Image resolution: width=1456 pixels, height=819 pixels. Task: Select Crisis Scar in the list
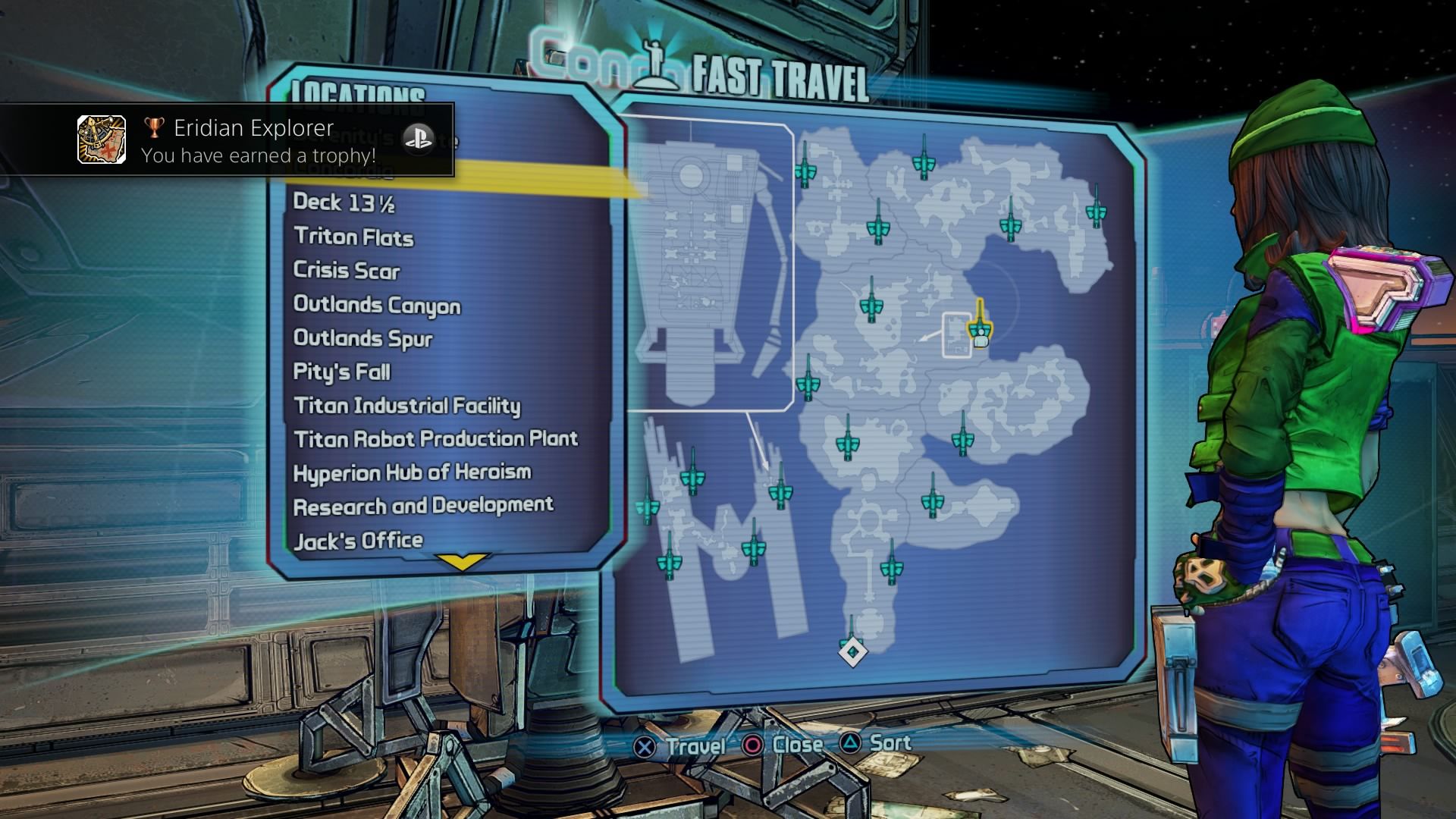(346, 271)
